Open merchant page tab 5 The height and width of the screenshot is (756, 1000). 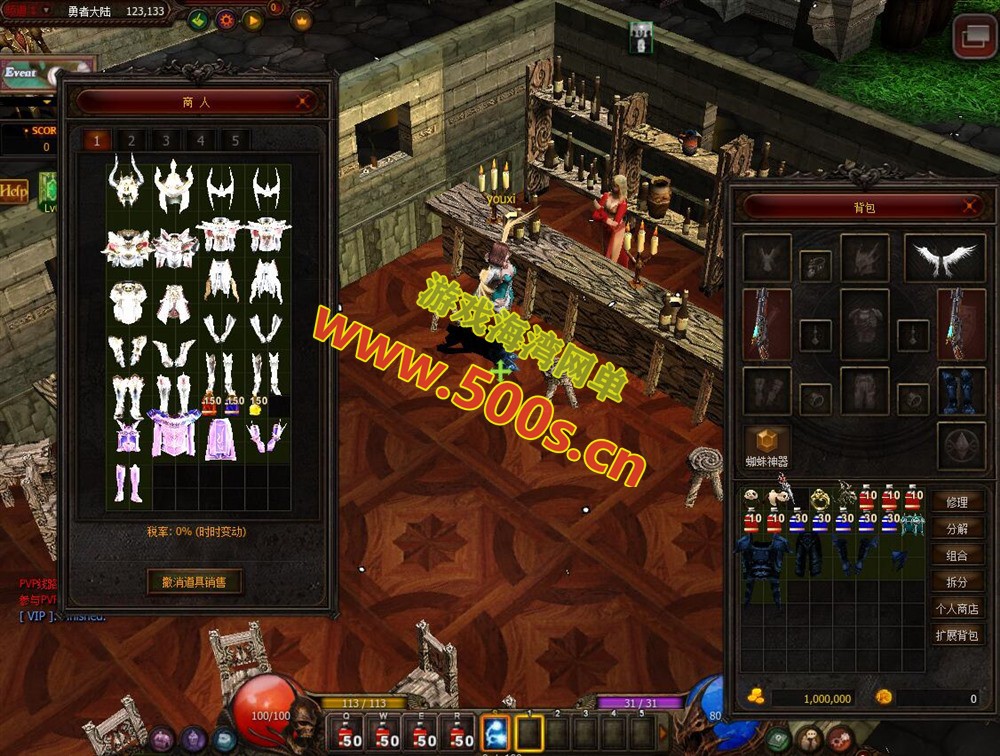click(235, 141)
